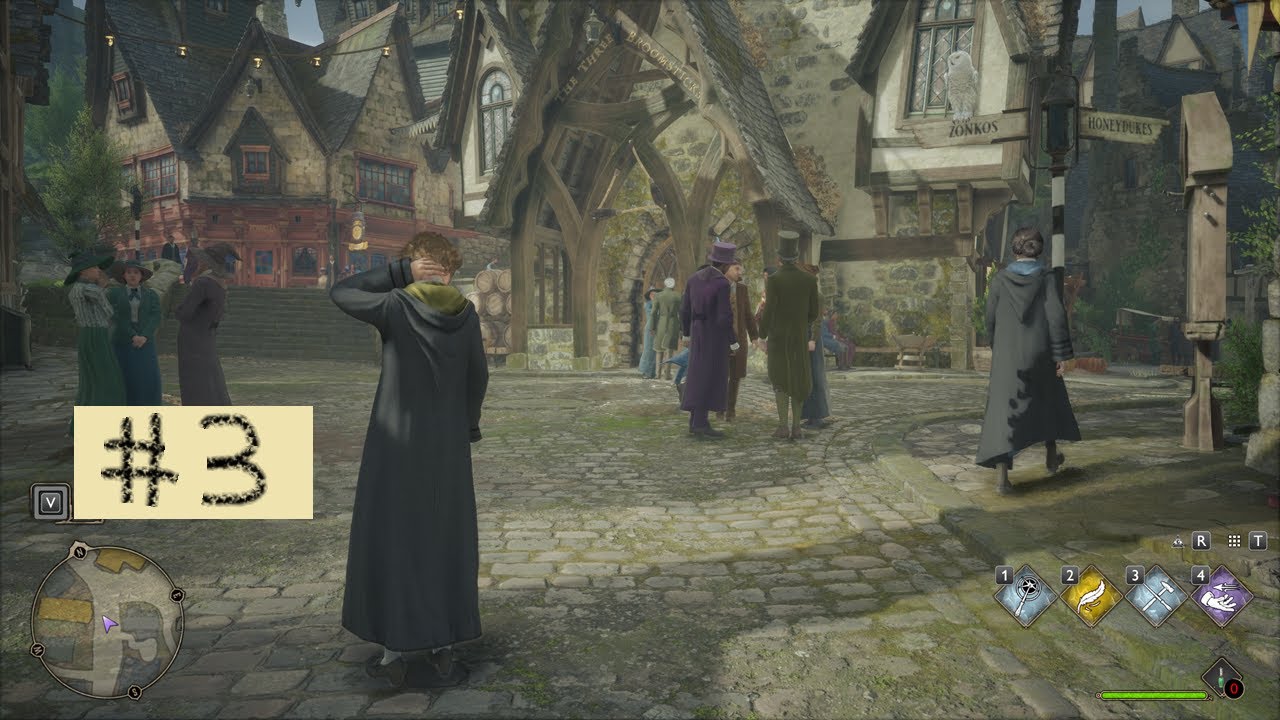Use the purple Accio hand spell

(x=1222, y=598)
